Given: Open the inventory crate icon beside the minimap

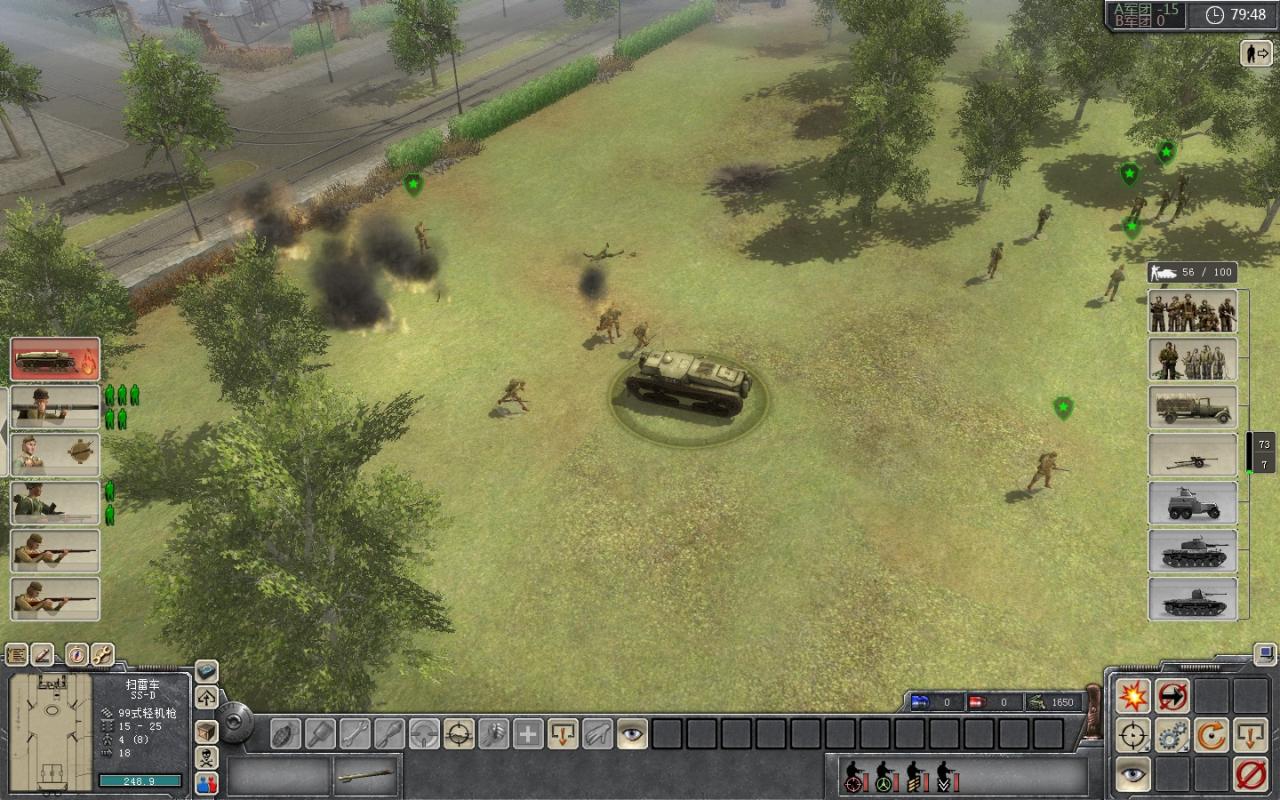Looking at the screenshot, I should (207, 731).
